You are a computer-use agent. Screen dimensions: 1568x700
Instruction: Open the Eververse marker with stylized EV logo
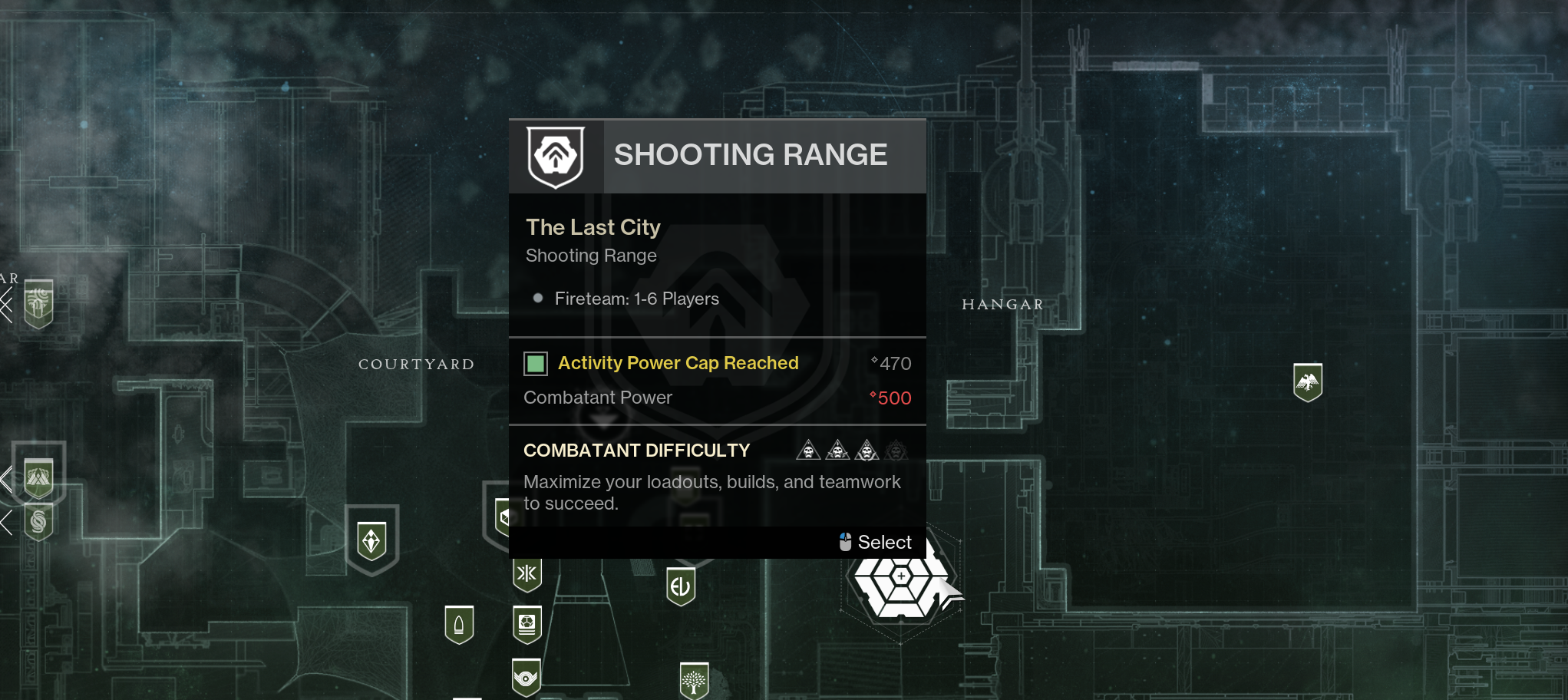click(680, 587)
